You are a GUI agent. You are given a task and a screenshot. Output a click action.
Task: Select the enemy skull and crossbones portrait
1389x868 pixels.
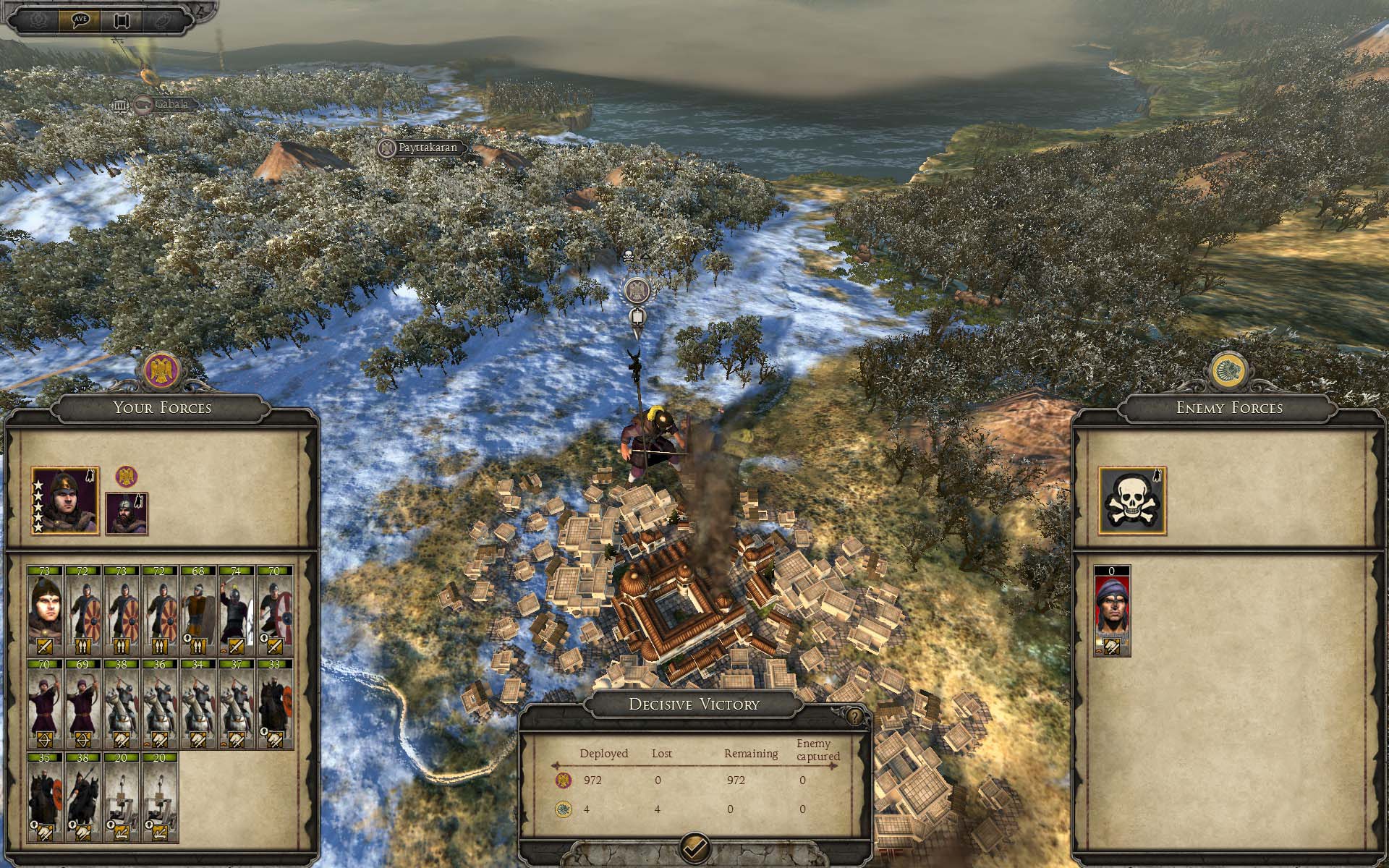[x=1131, y=501]
